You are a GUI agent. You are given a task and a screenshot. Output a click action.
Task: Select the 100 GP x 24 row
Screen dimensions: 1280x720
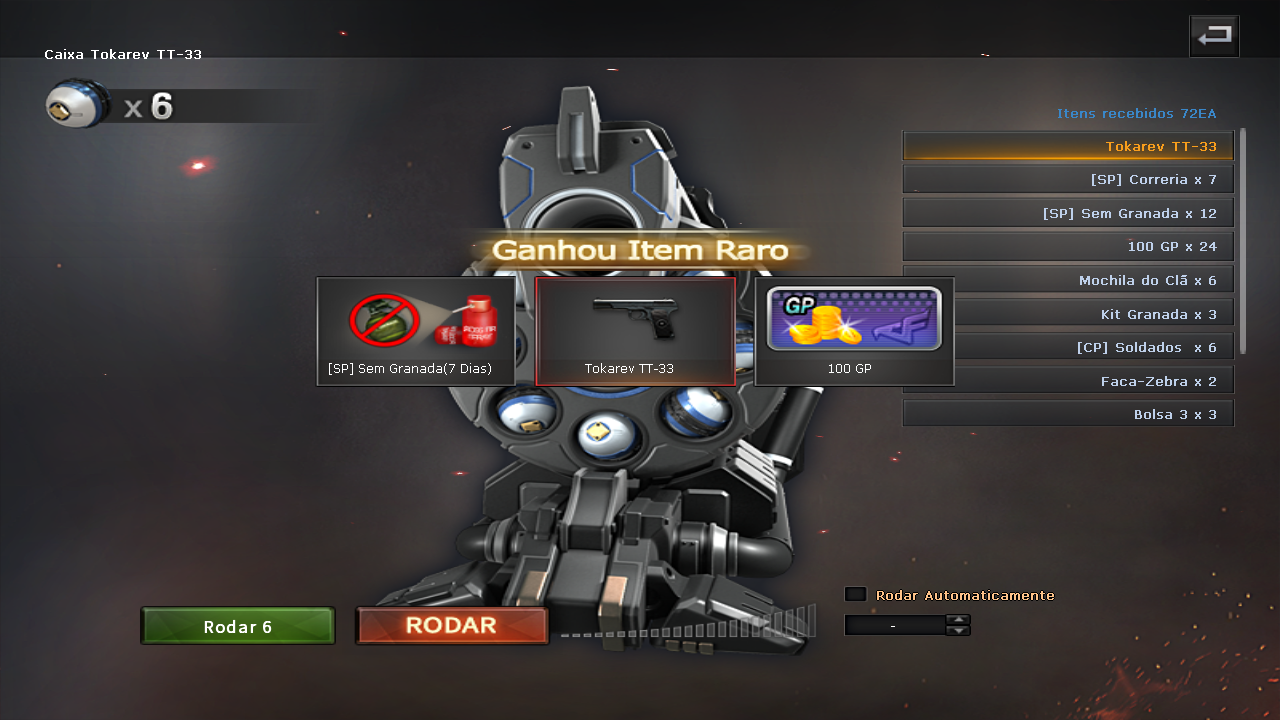(x=1068, y=246)
